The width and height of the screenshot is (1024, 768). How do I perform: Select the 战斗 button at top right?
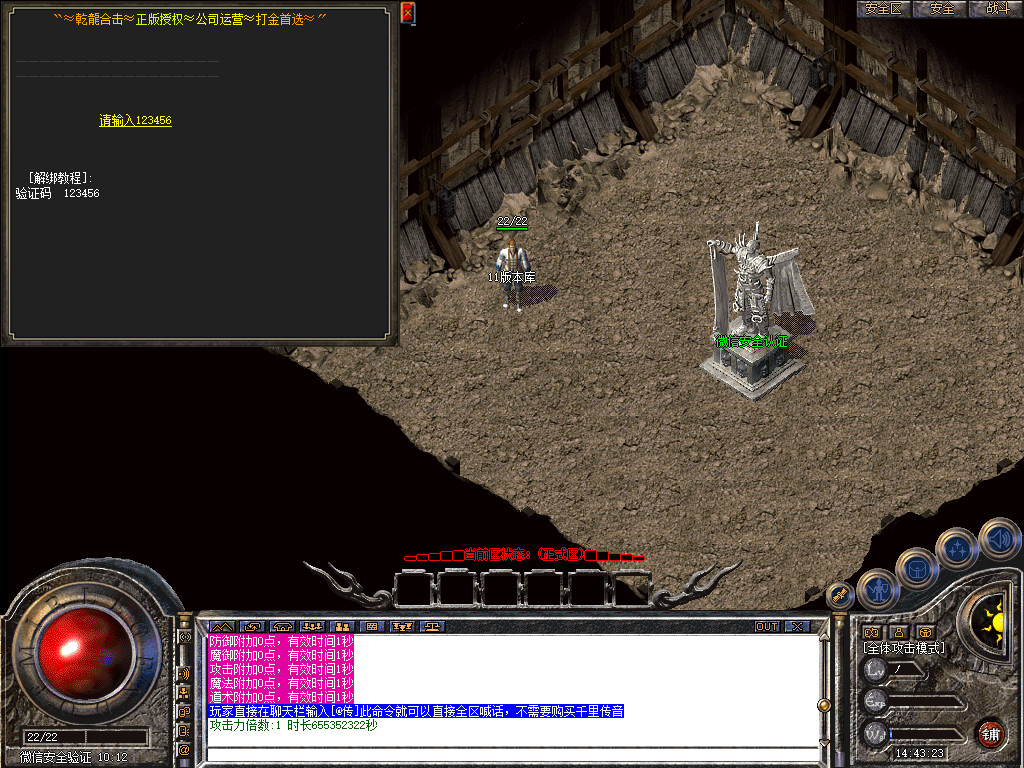(x=997, y=9)
